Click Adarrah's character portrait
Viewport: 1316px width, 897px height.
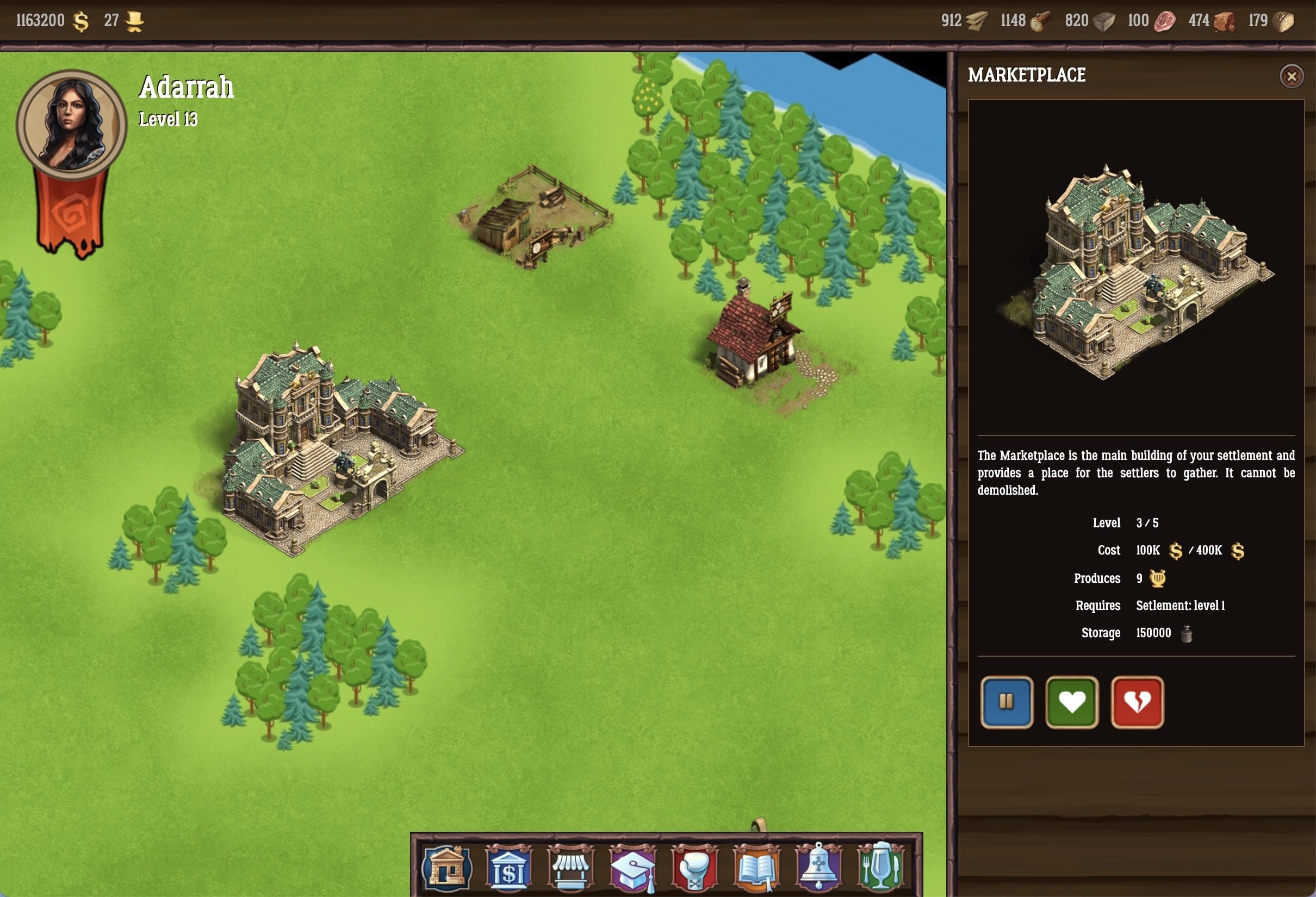click(71, 123)
